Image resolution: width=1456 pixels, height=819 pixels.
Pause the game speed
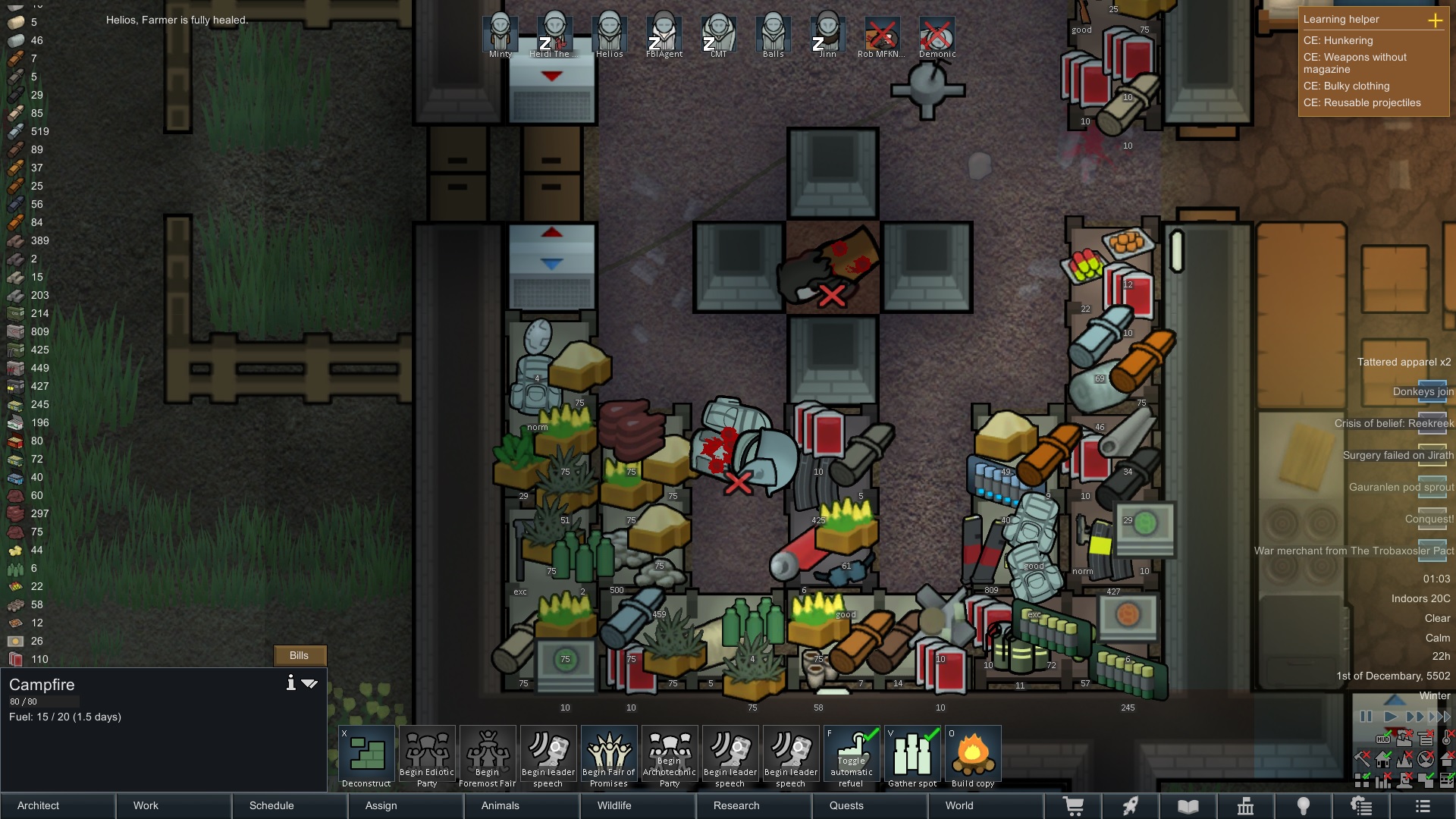(1366, 716)
